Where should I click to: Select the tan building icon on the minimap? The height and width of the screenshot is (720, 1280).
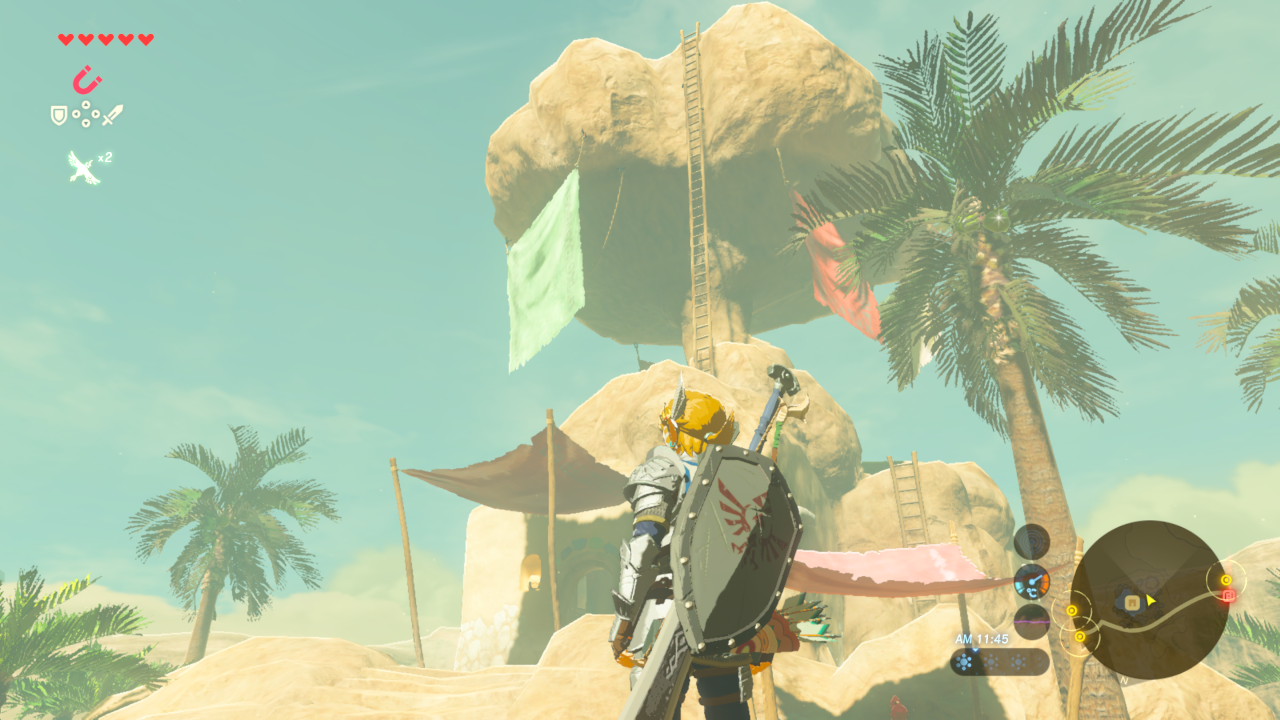pos(1132,601)
